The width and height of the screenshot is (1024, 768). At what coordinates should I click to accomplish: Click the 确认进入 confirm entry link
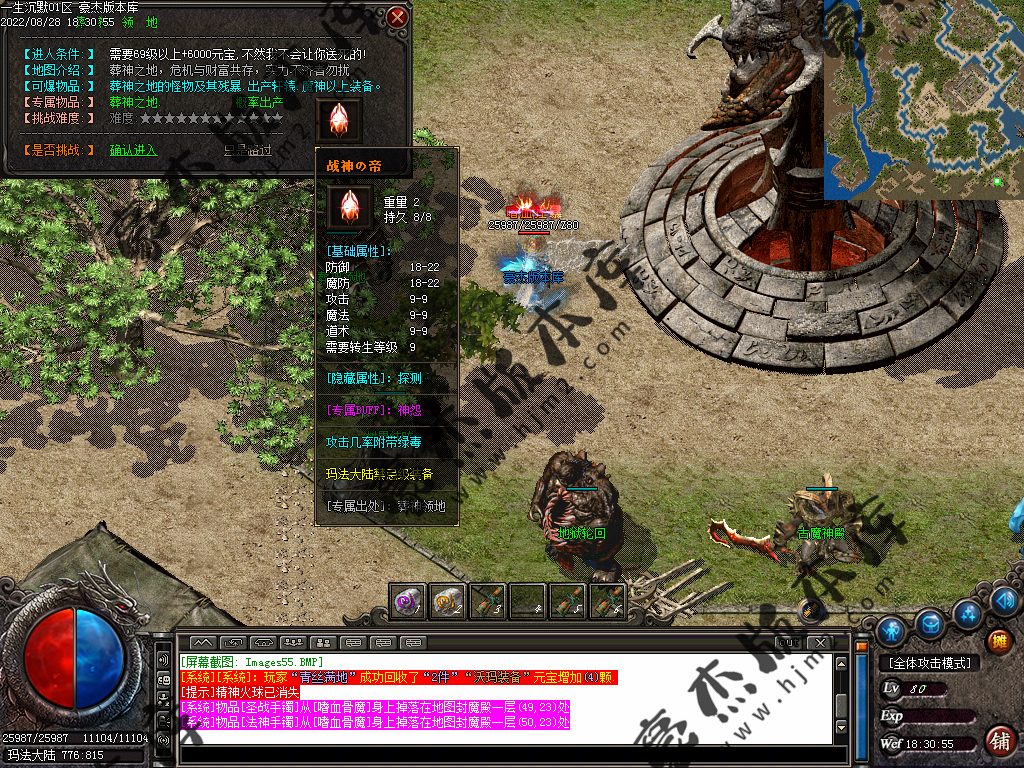[133, 150]
